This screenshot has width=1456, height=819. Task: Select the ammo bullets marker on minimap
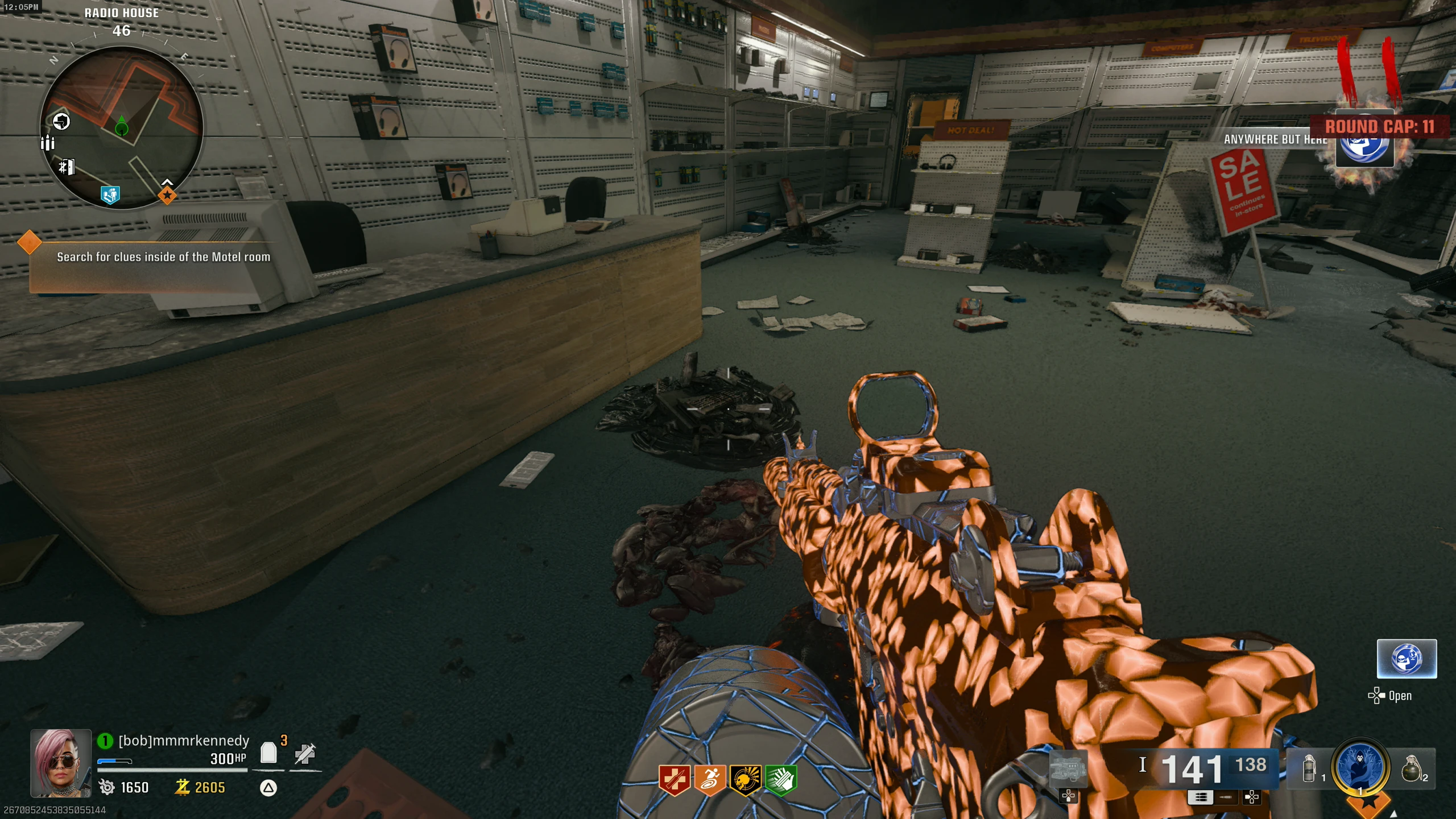click(x=48, y=142)
